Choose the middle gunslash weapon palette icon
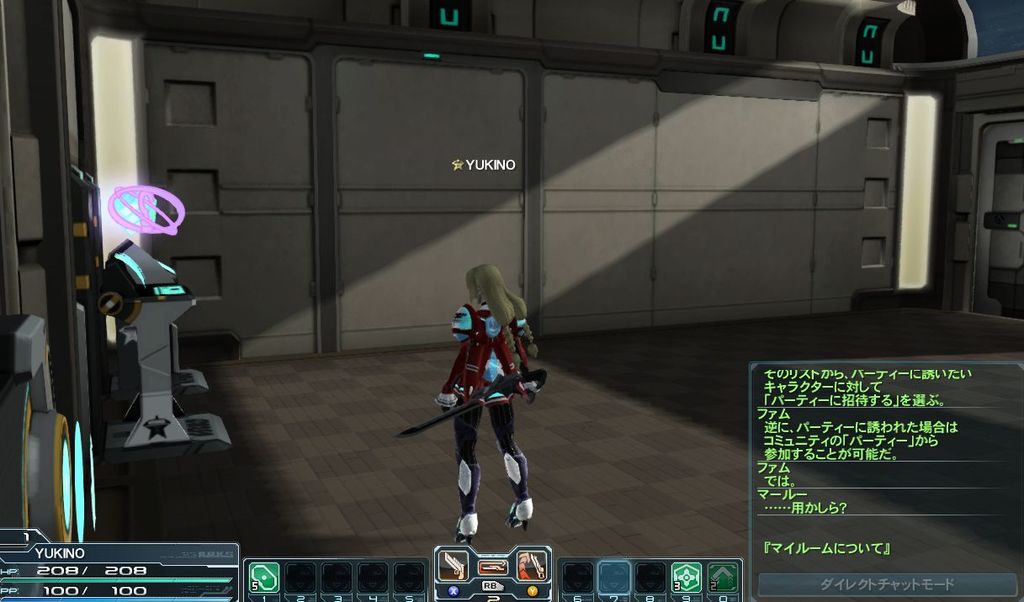Image resolution: width=1024 pixels, height=602 pixels. point(492,567)
